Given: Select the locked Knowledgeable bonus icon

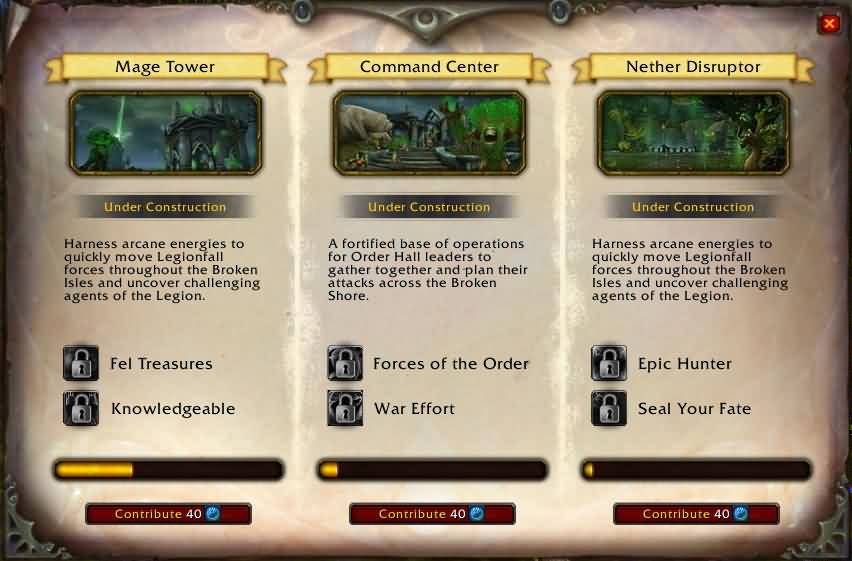Looking at the screenshot, I should click(x=81, y=408).
